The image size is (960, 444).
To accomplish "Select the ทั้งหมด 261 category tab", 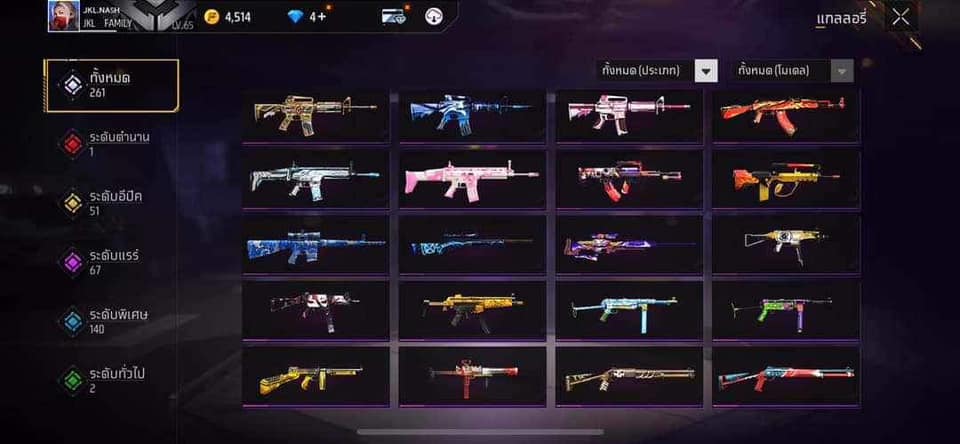I will coord(111,85).
